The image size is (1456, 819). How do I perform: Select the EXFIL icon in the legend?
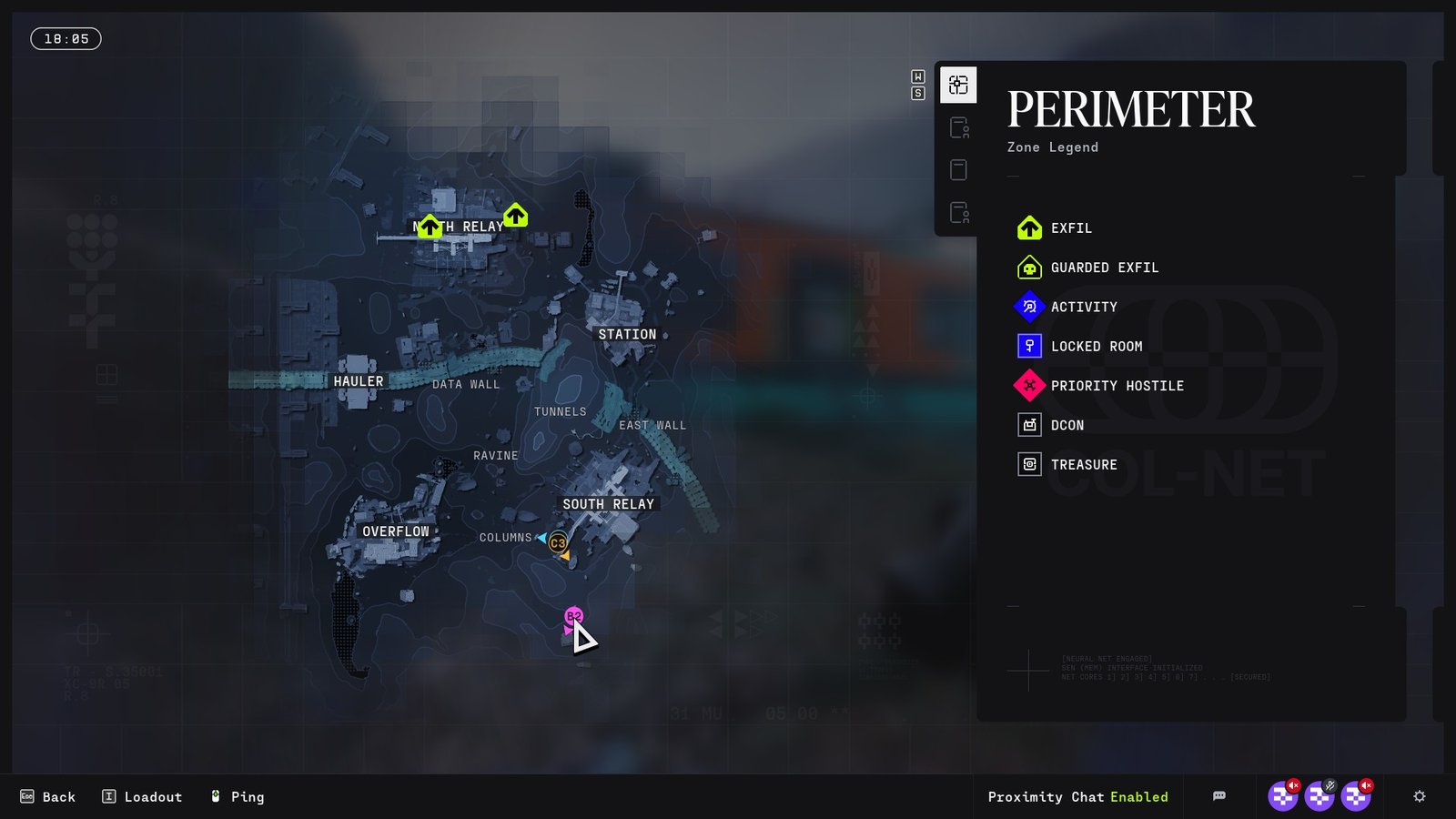pyautogui.click(x=1029, y=227)
